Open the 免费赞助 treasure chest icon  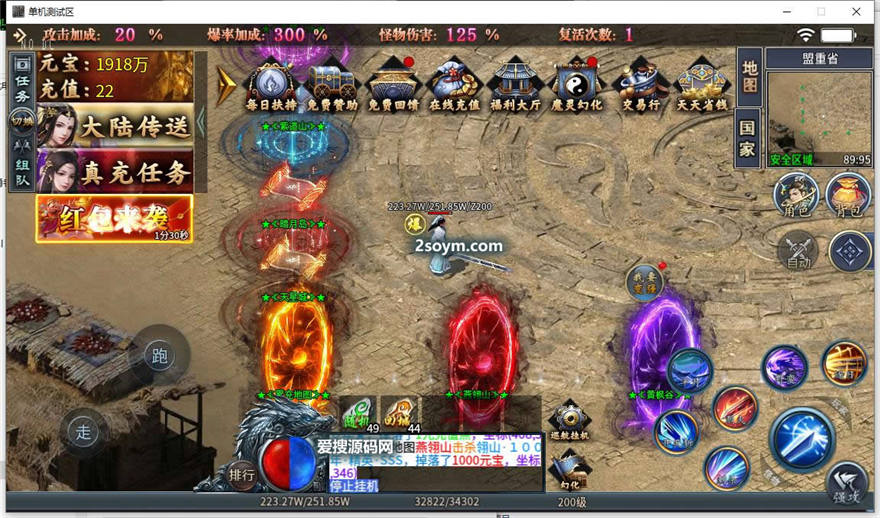pyautogui.click(x=332, y=83)
